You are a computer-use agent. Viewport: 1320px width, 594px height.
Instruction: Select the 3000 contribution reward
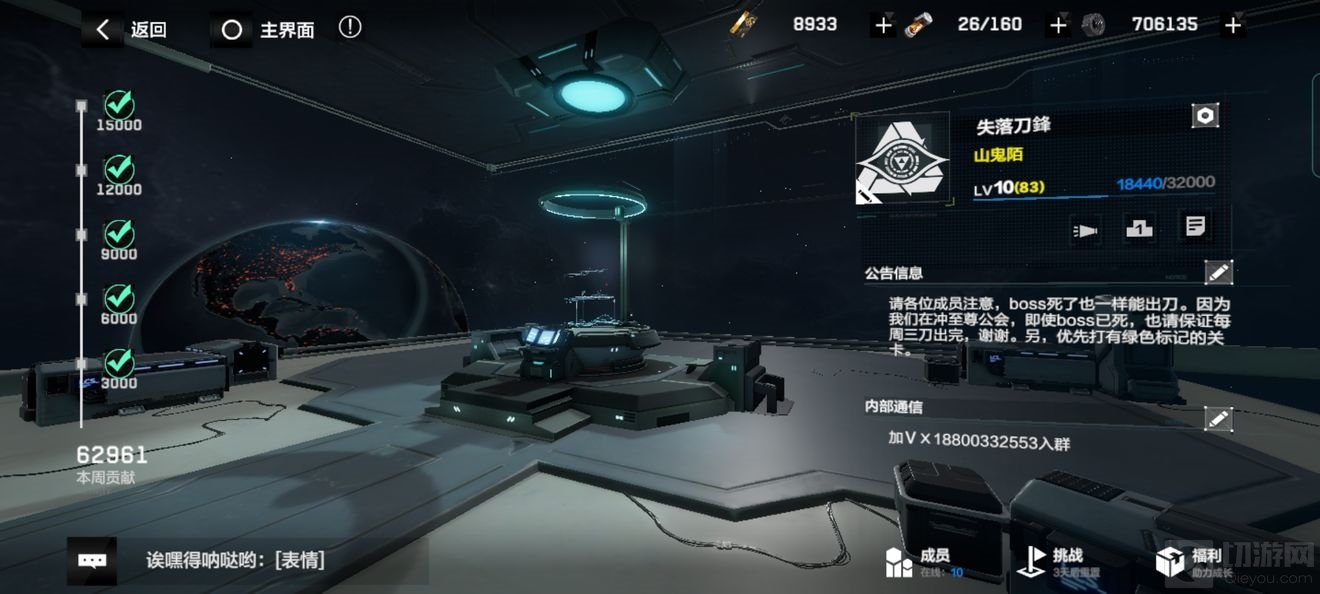click(120, 362)
